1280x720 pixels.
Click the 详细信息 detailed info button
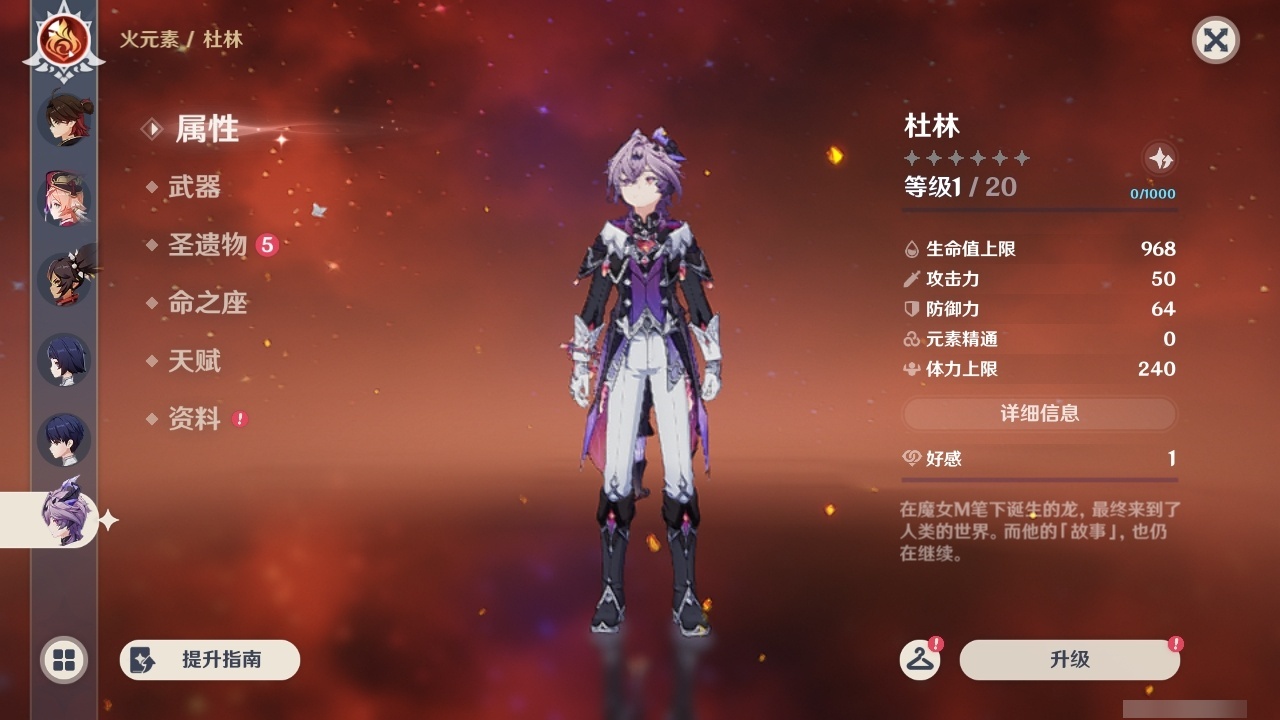[1039, 413]
